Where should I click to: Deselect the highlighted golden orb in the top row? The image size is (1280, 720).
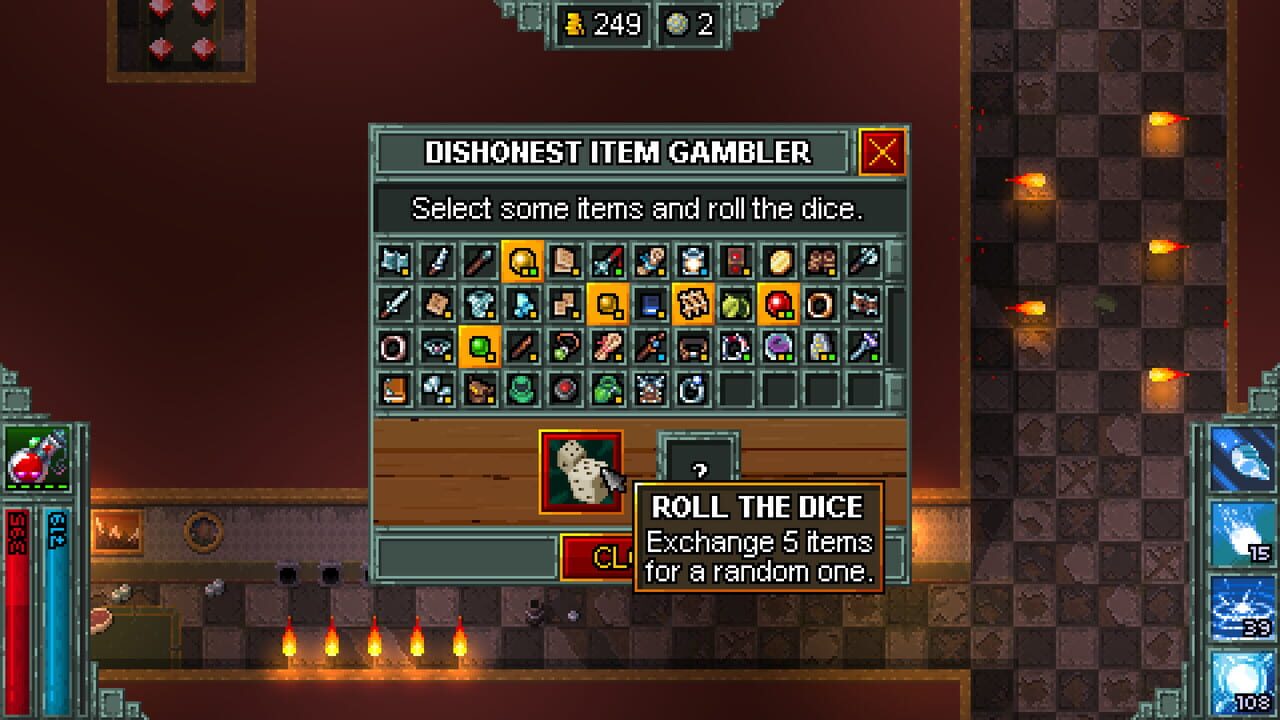(x=522, y=261)
